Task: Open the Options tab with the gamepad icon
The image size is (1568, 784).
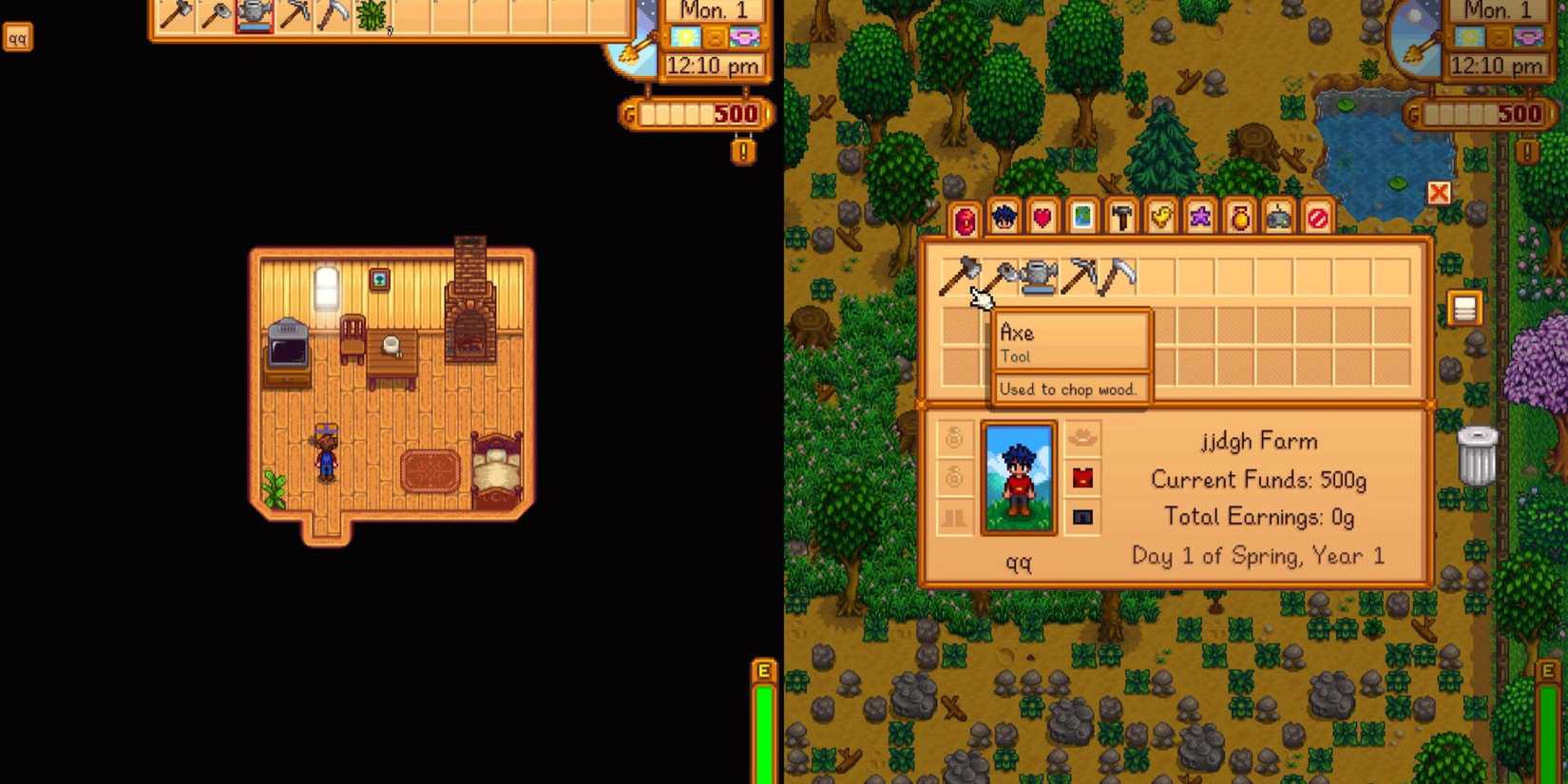Action: coord(1278,218)
